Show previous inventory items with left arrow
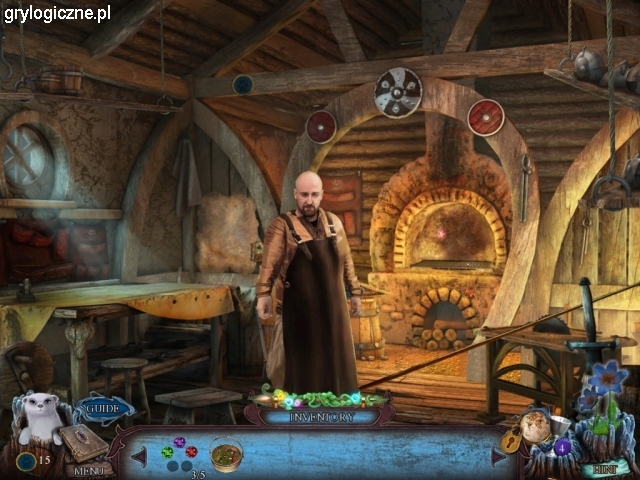The width and height of the screenshot is (640, 480). pyautogui.click(x=139, y=456)
